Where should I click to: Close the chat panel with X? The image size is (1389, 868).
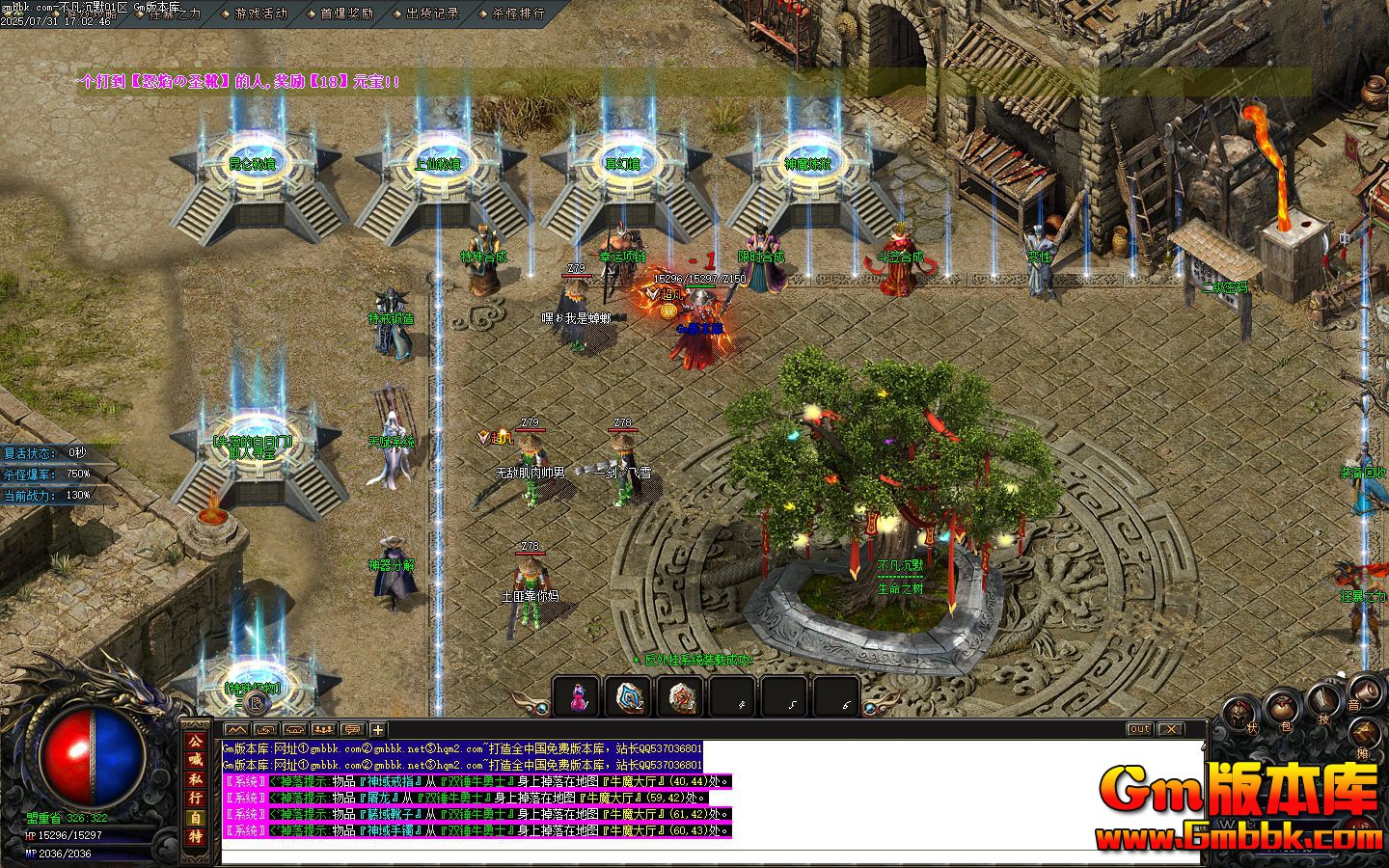tap(1170, 729)
